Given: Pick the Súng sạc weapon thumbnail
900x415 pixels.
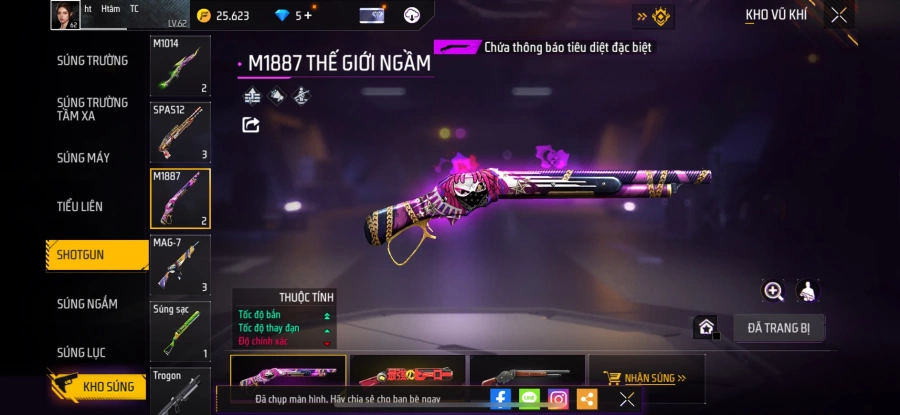Looking at the screenshot, I should point(180,331).
